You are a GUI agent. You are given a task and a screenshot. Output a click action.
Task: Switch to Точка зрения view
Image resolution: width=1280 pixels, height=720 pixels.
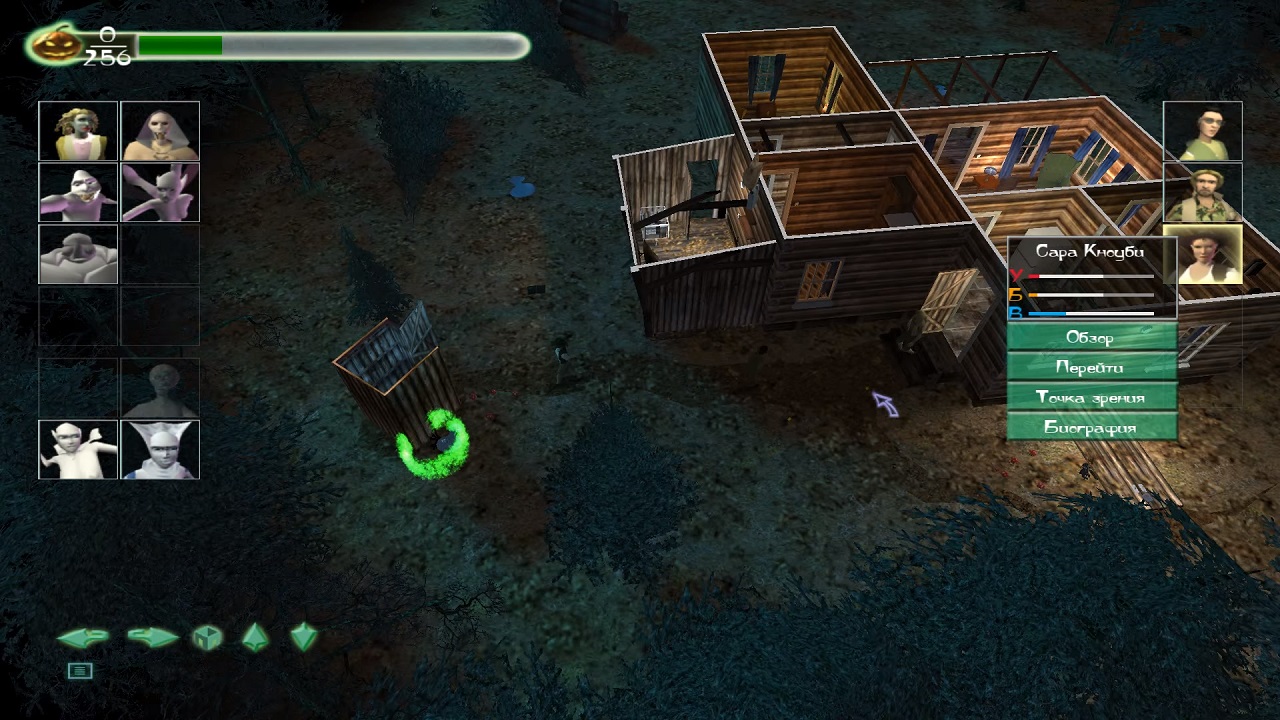[1091, 397]
